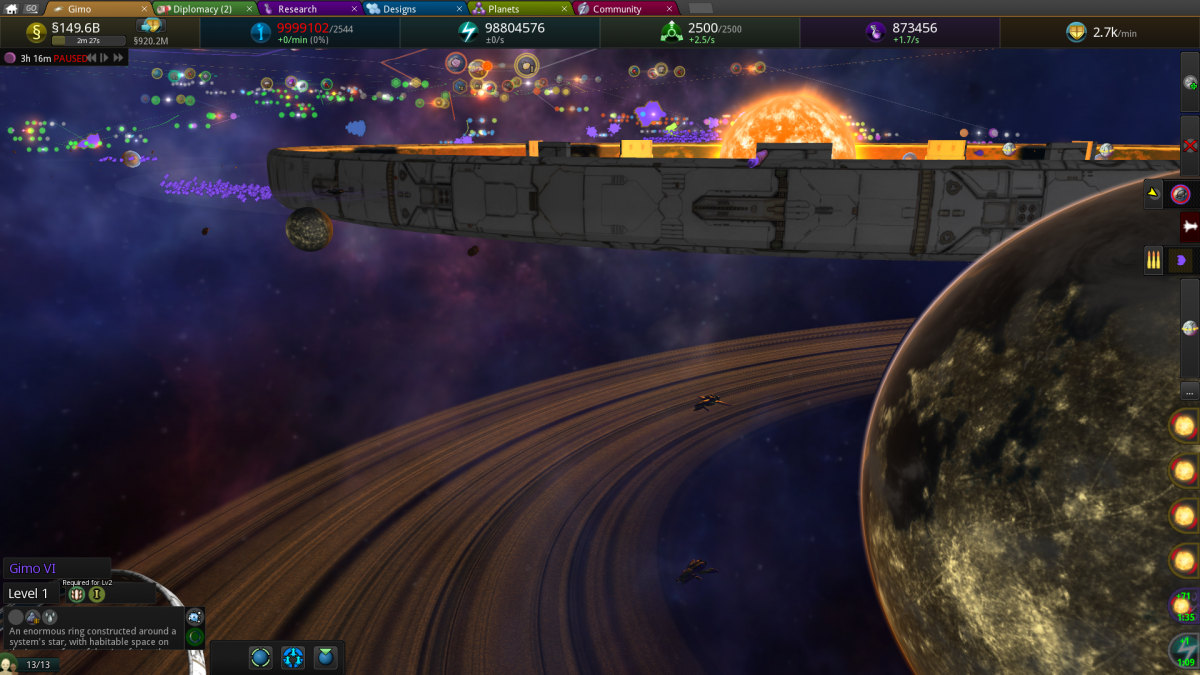1200x675 pixels.
Task: Open the ellipsis button on the right edge
Action: pos(1189,390)
